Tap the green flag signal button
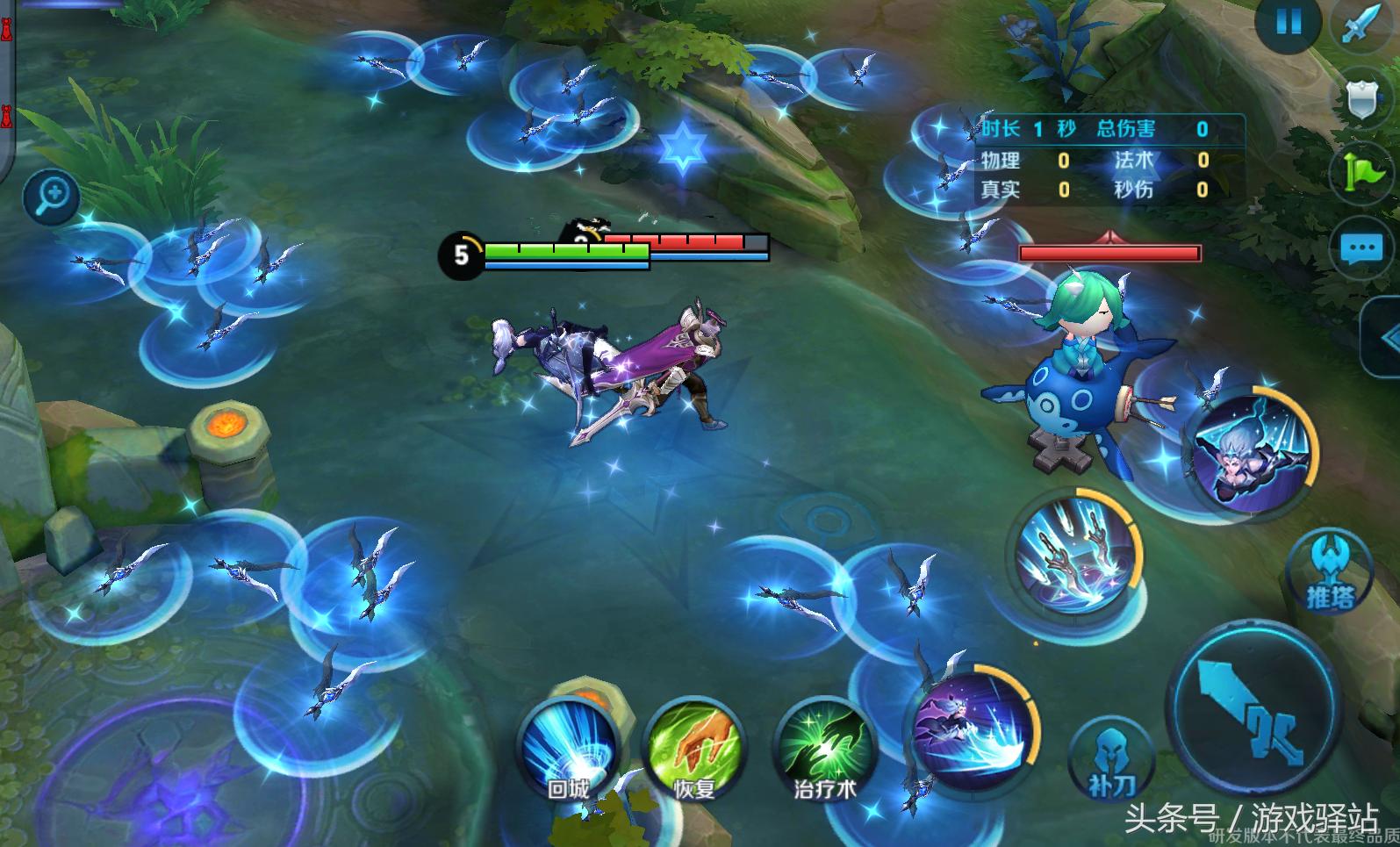The width and height of the screenshot is (1400, 847). pos(1361,170)
